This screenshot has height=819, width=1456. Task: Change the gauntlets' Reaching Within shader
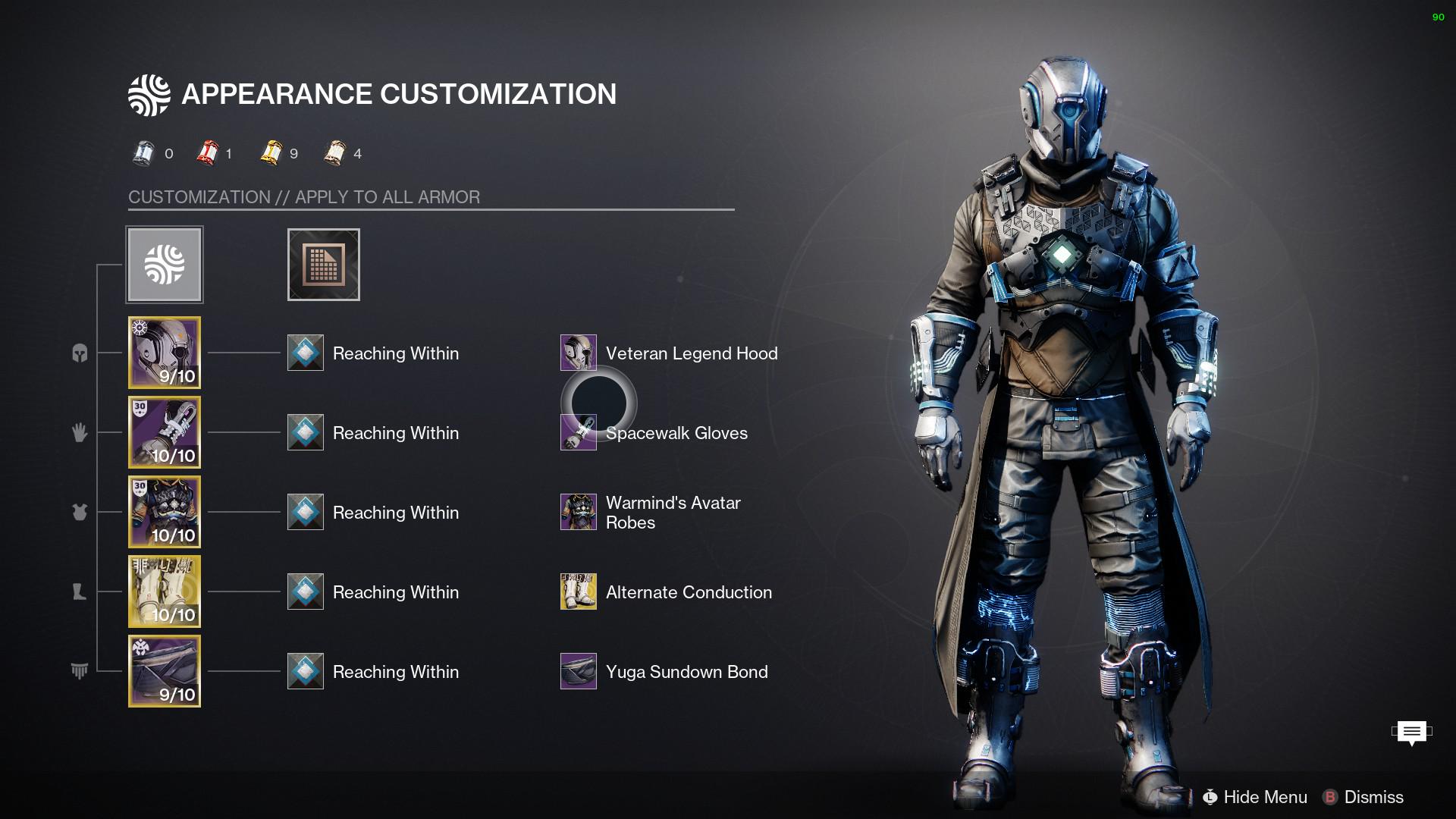306,432
